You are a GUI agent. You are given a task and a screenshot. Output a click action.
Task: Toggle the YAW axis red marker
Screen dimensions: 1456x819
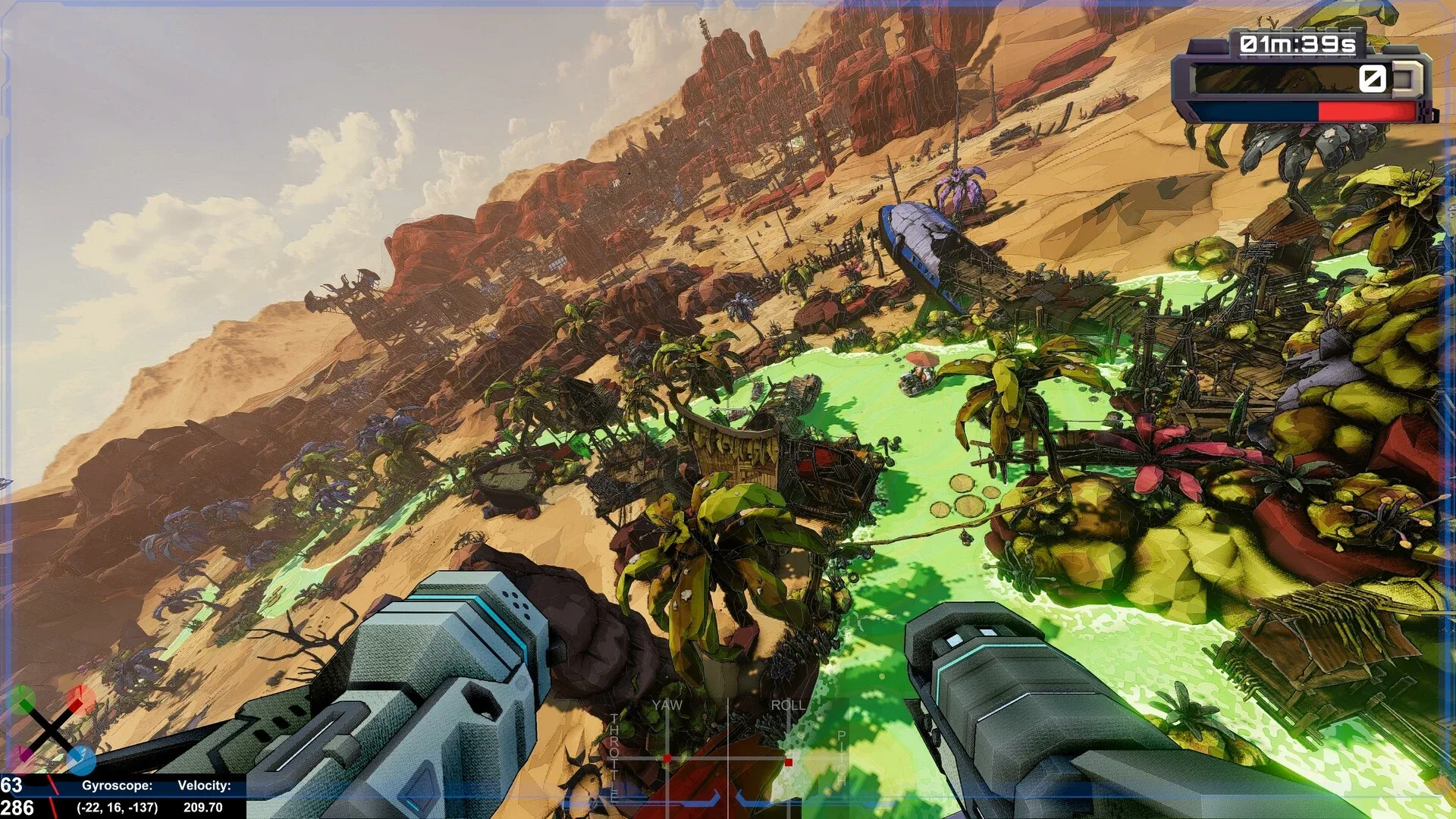[x=667, y=758]
